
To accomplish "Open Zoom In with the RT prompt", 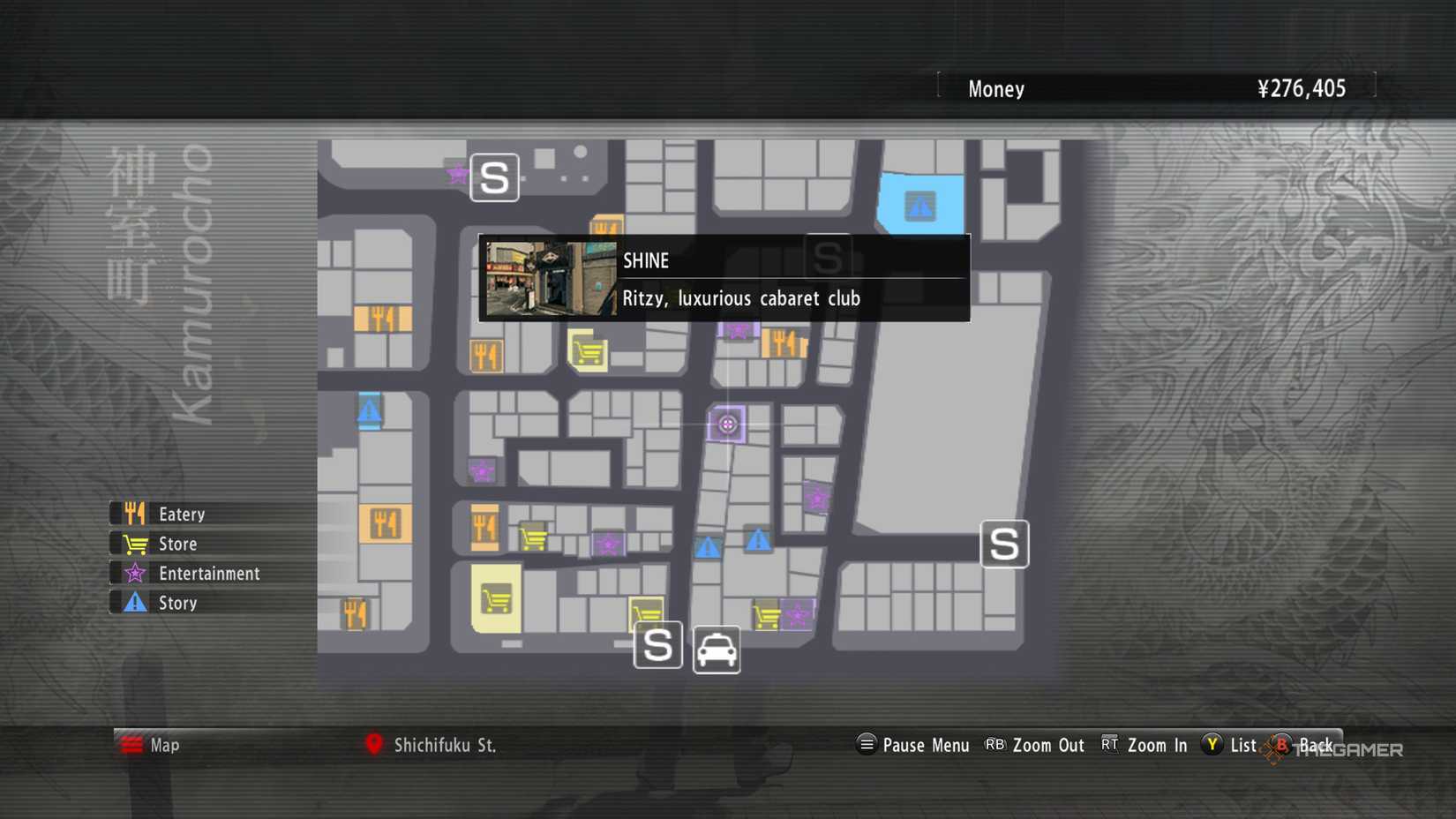I will (x=1143, y=746).
